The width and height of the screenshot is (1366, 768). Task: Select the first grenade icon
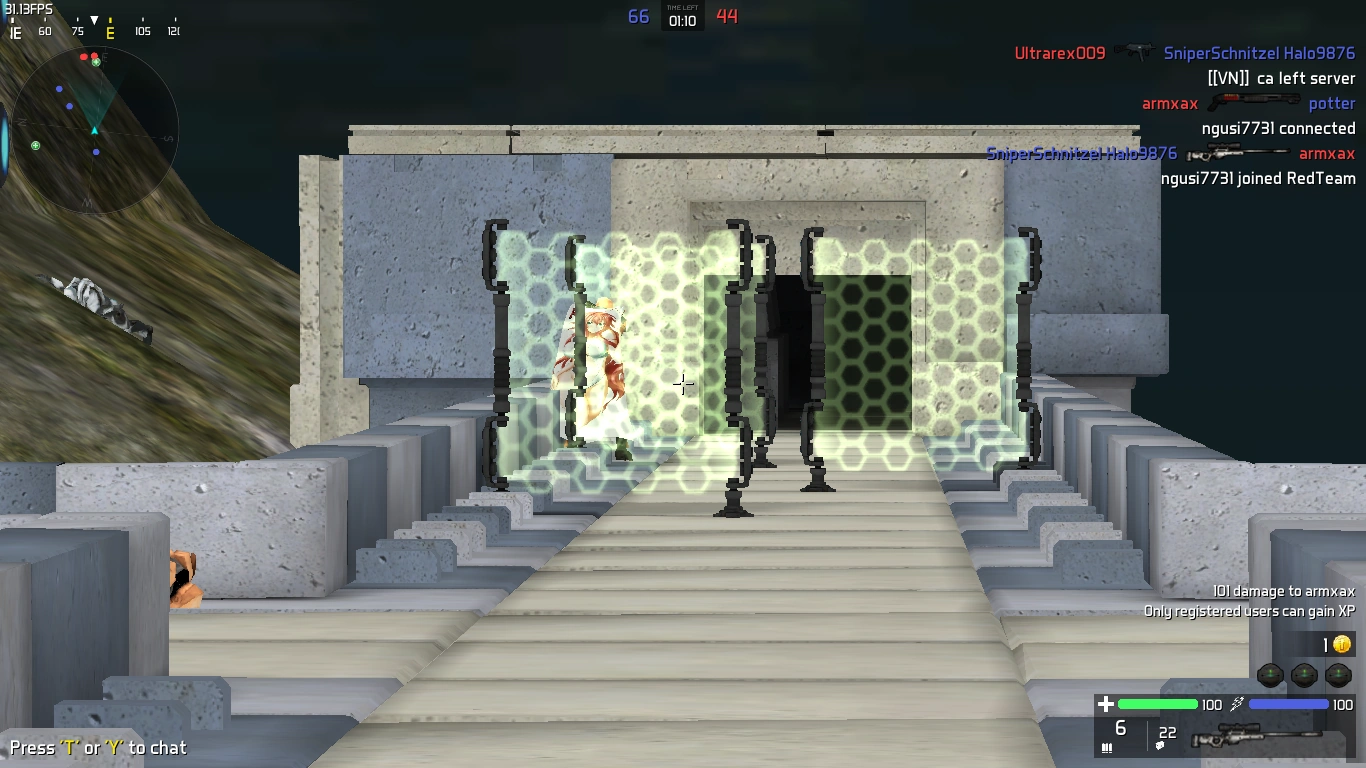click(1270, 676)
